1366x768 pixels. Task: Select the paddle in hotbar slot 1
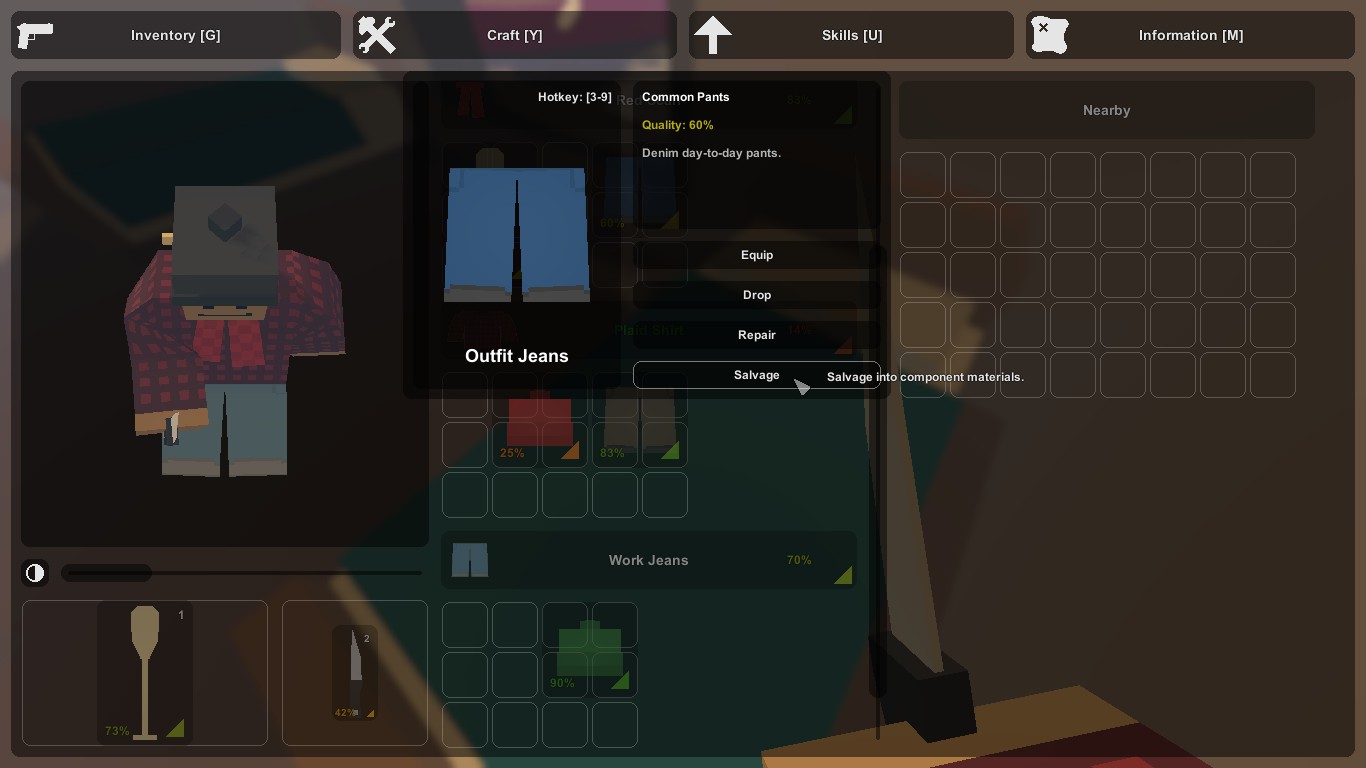click(x=144, y=673)
